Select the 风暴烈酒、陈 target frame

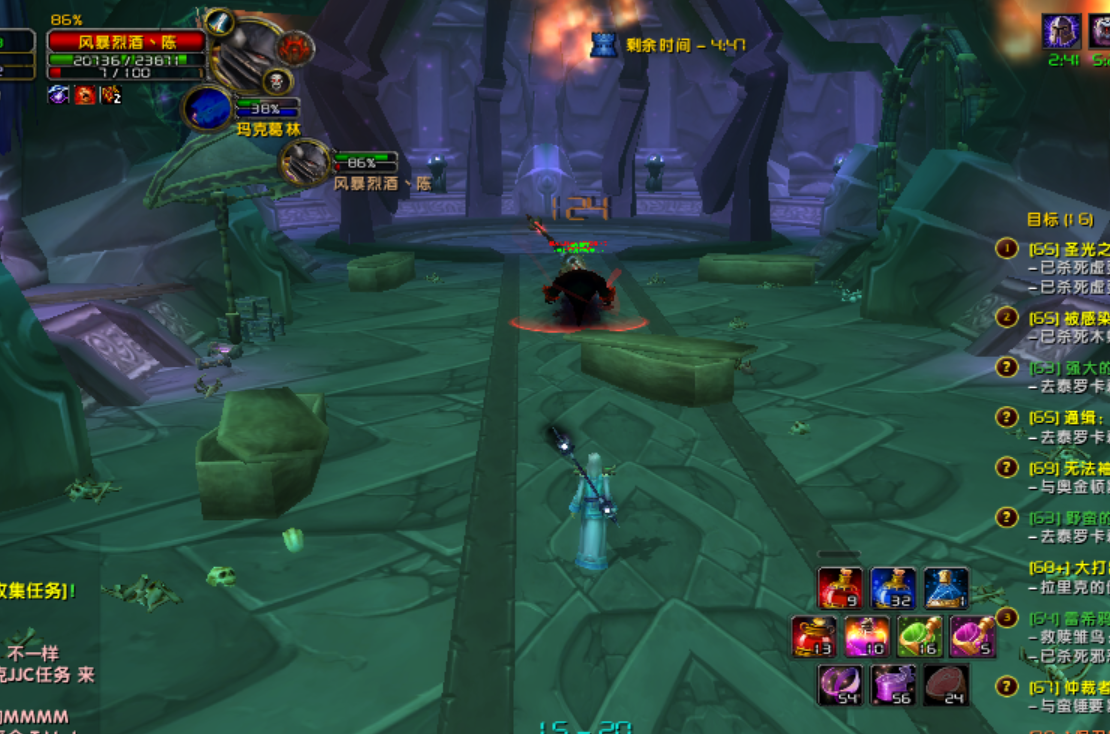tap(127, 42)
